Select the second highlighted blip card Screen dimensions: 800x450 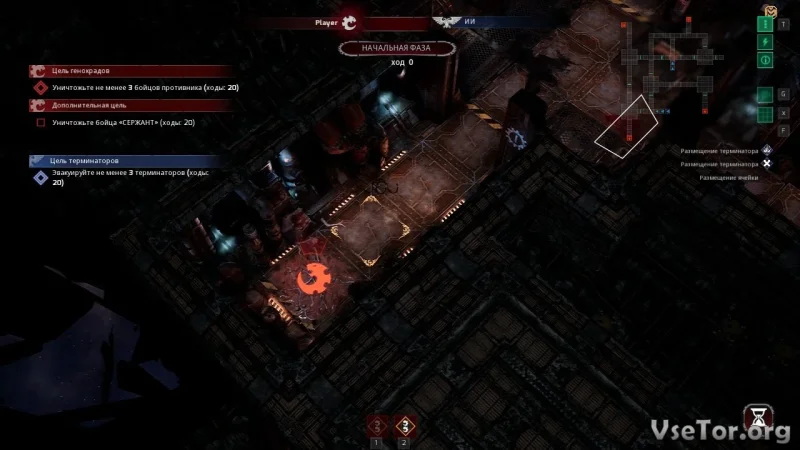(404, 427)
